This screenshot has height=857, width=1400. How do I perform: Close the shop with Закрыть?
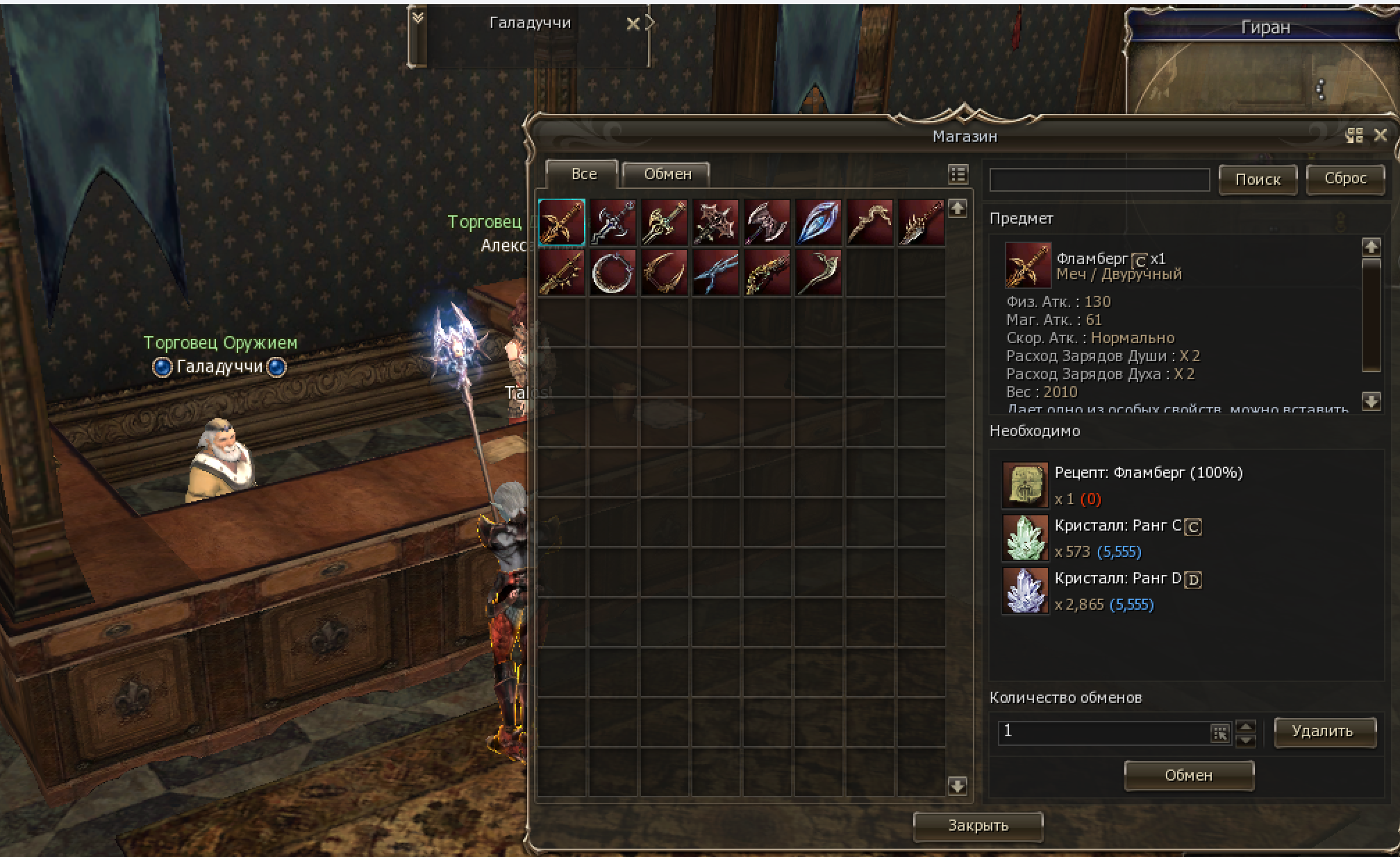coord(978,826)
